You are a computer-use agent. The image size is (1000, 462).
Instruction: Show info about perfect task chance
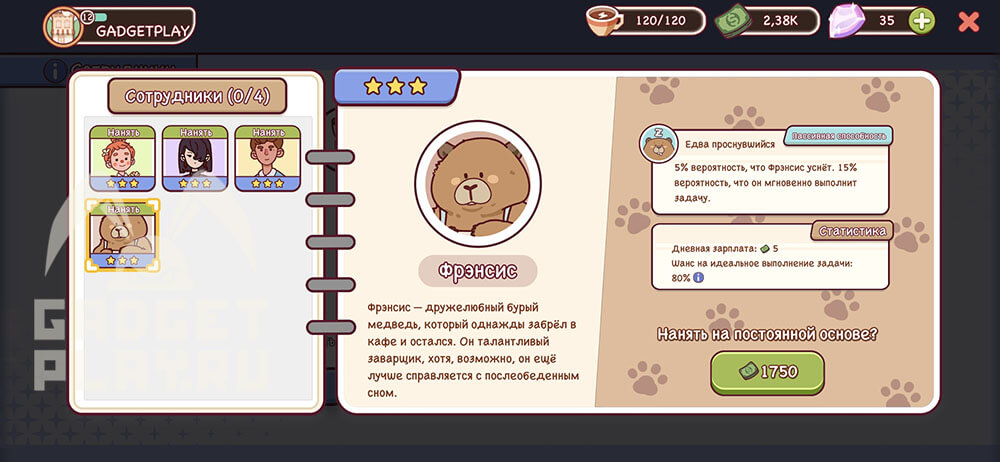(x=698, y=277)
